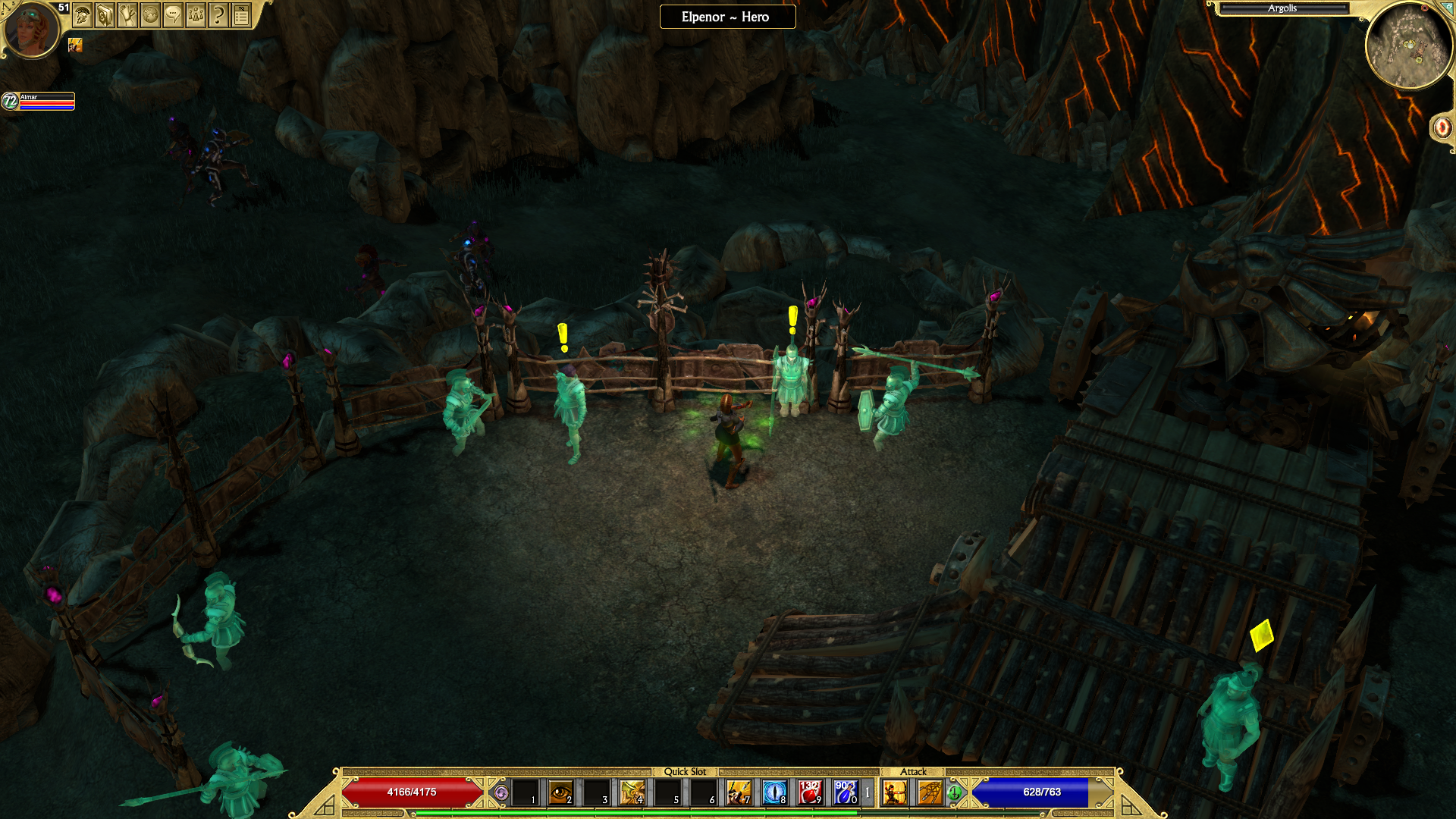The image size is (1456, 819).
Task: Drink the blue mana potion
Action: click(846, 792)
